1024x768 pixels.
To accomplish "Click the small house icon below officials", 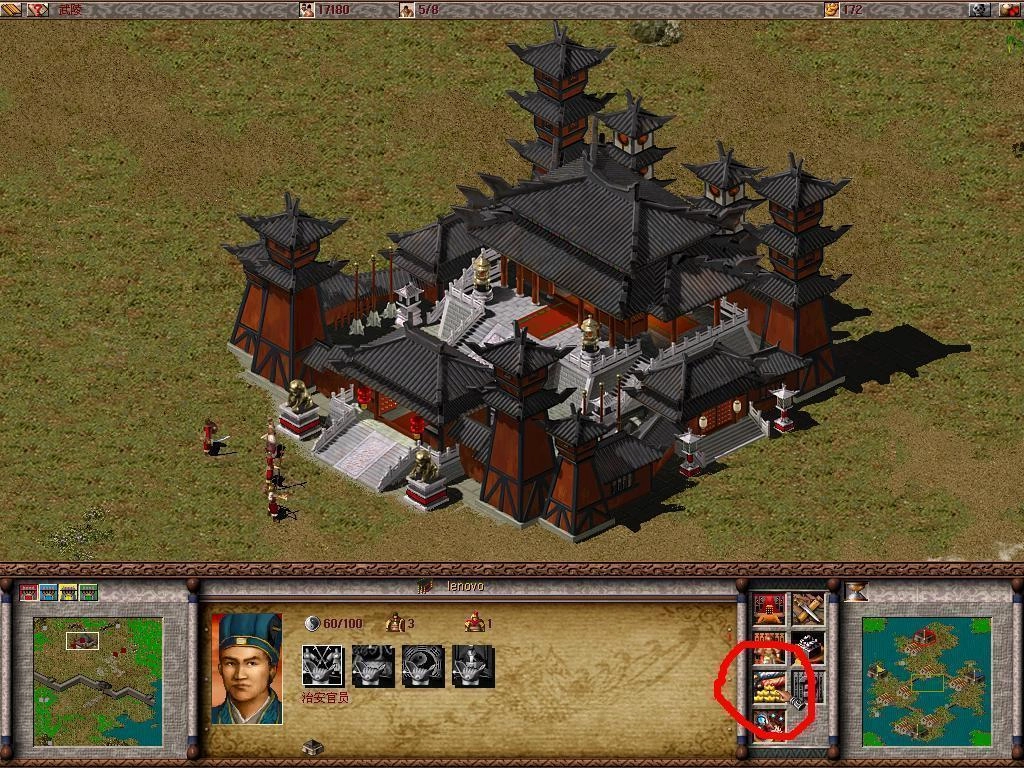I will [312, 746].
